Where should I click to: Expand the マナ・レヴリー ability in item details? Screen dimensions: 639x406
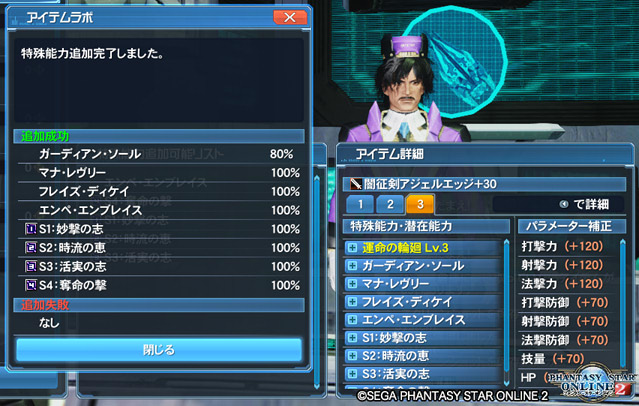[352, 284]
